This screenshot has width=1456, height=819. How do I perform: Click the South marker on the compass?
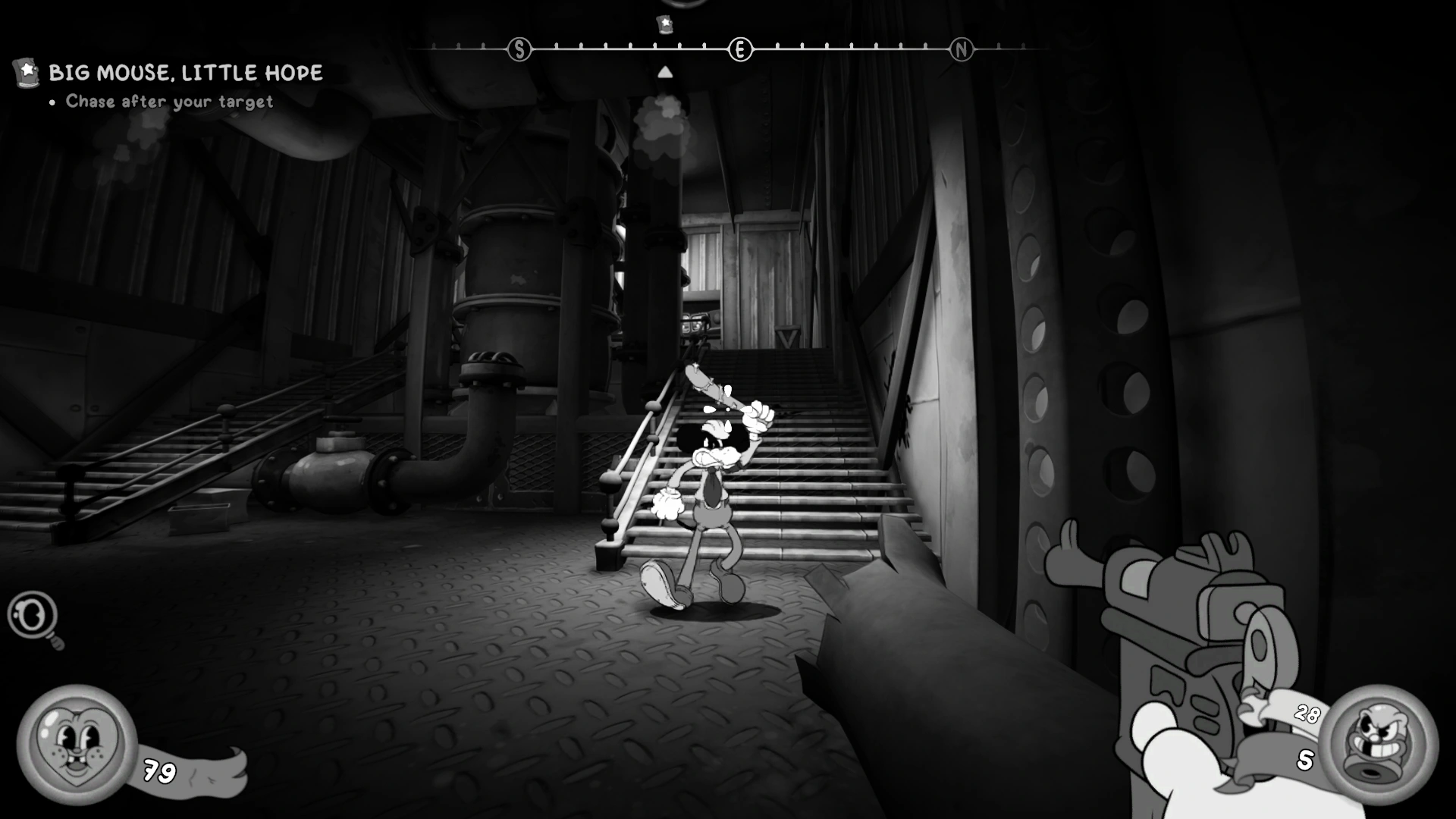click(x=519, y=50)
